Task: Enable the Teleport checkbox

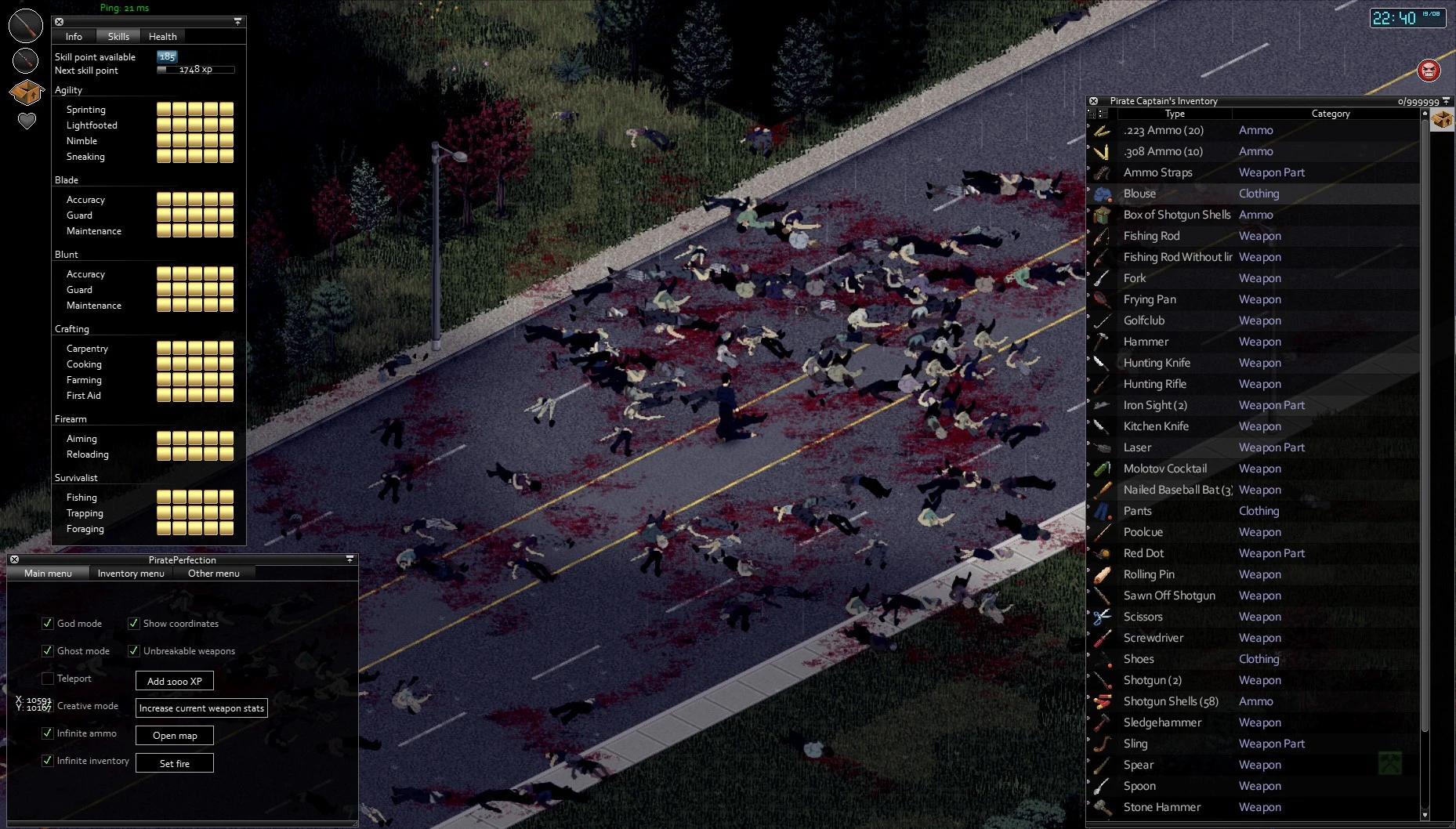Action: [47, 679]
